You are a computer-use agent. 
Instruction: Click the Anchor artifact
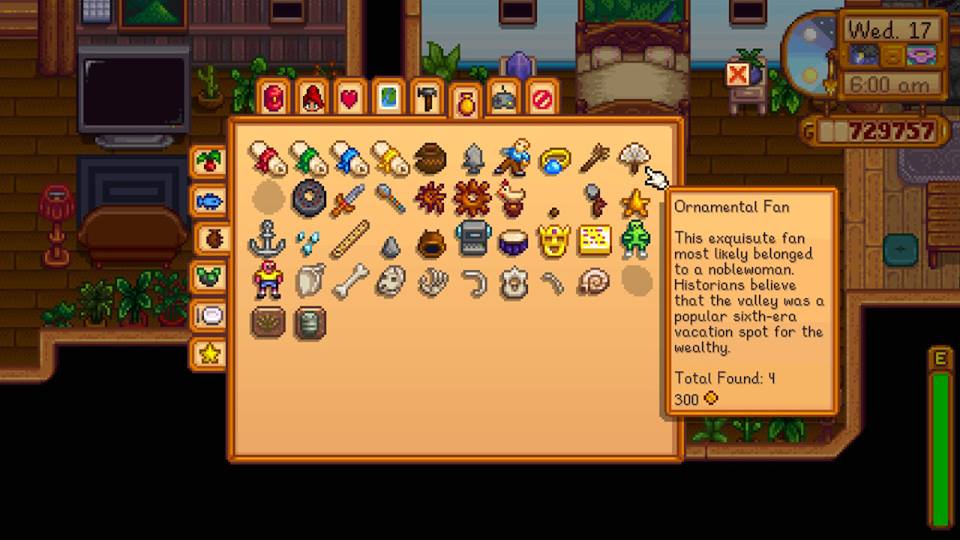(x=267, y=240)
